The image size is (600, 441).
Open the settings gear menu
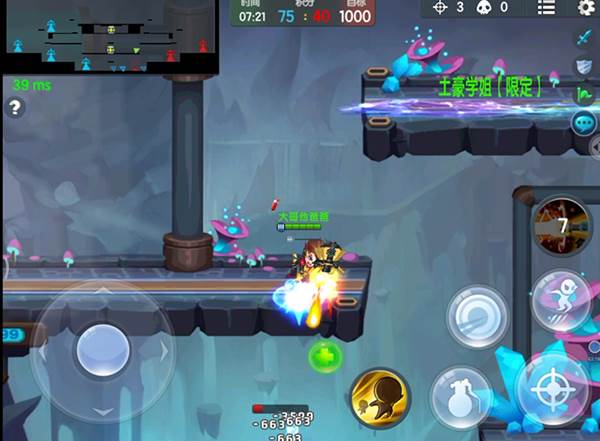(x=586, y=8)
